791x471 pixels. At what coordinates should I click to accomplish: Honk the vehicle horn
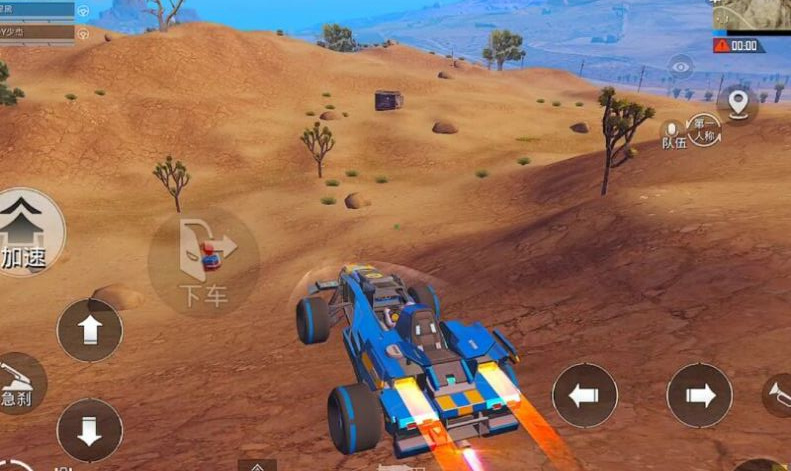coord(778,393)
